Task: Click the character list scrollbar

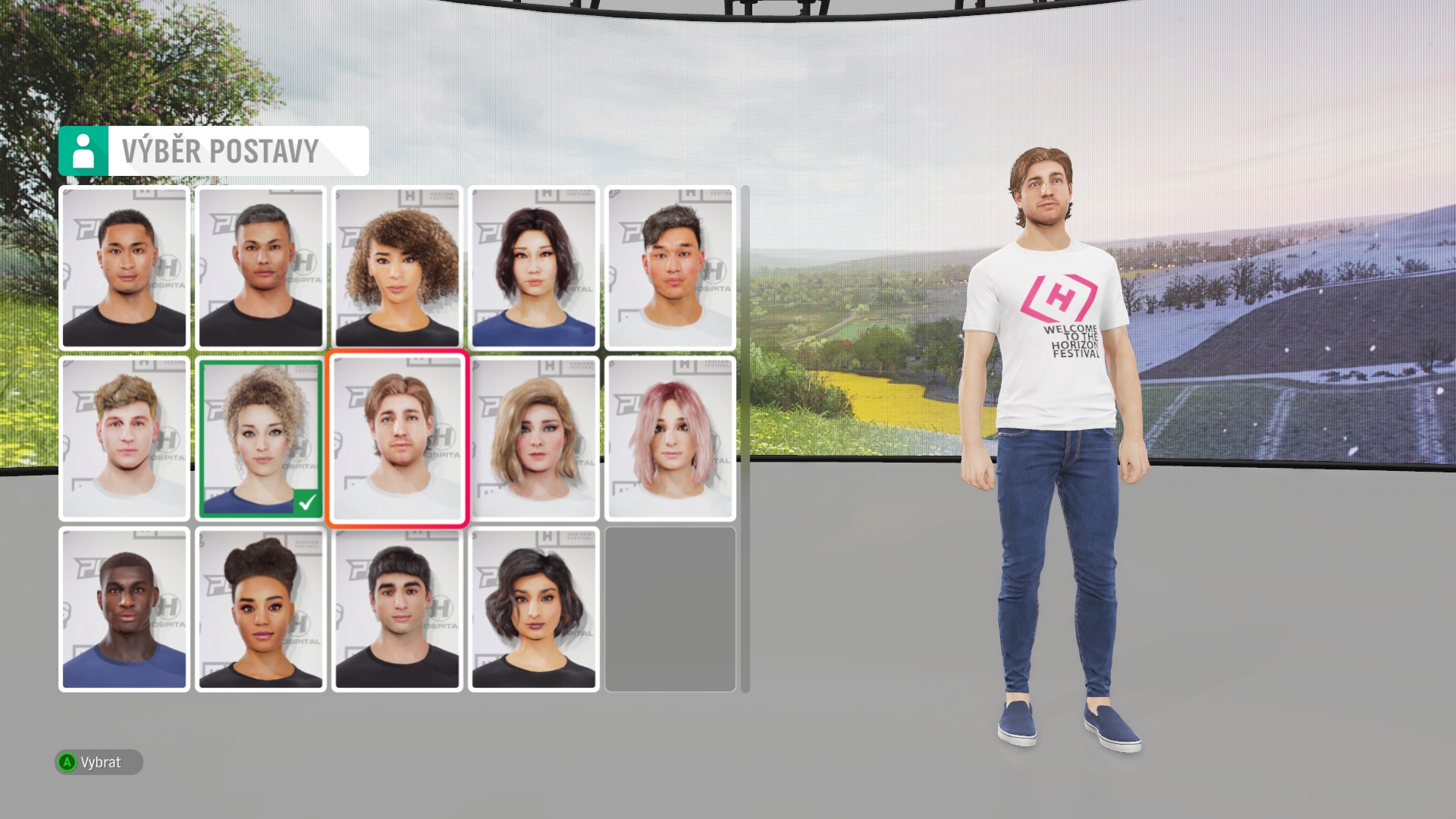Action: pyautogui.click(x=745, y=438)
